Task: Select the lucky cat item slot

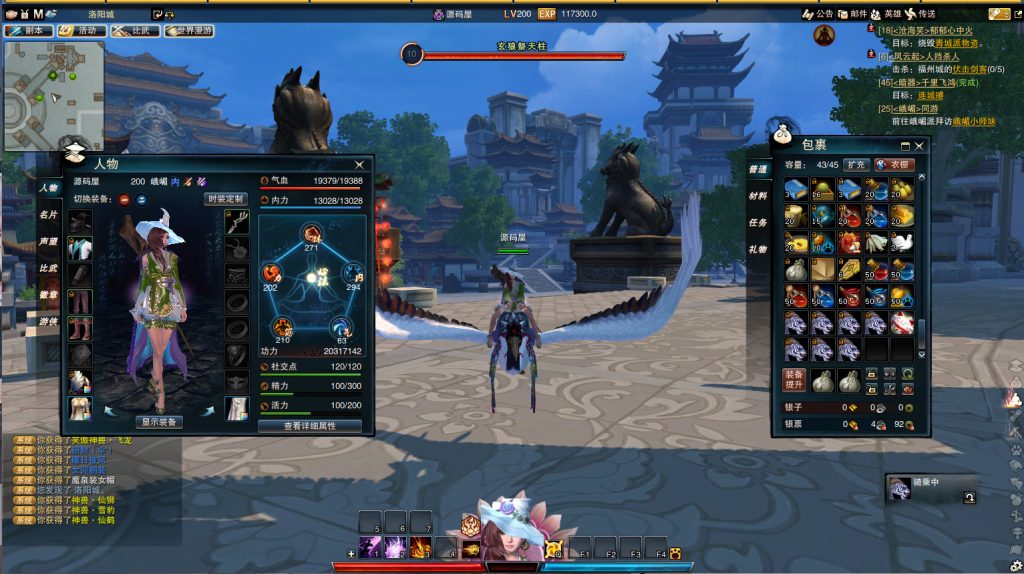Action: tap(903, 322)
